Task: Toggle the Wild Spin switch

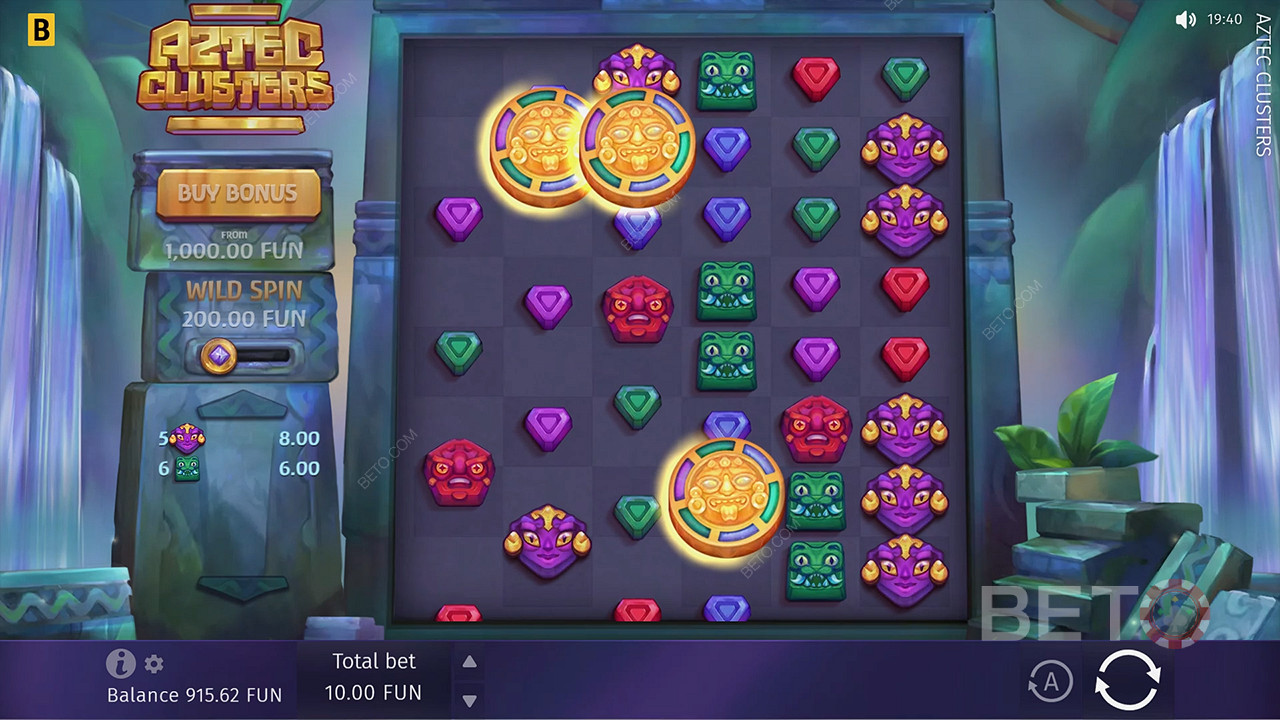Action: (x=244, y=356)
